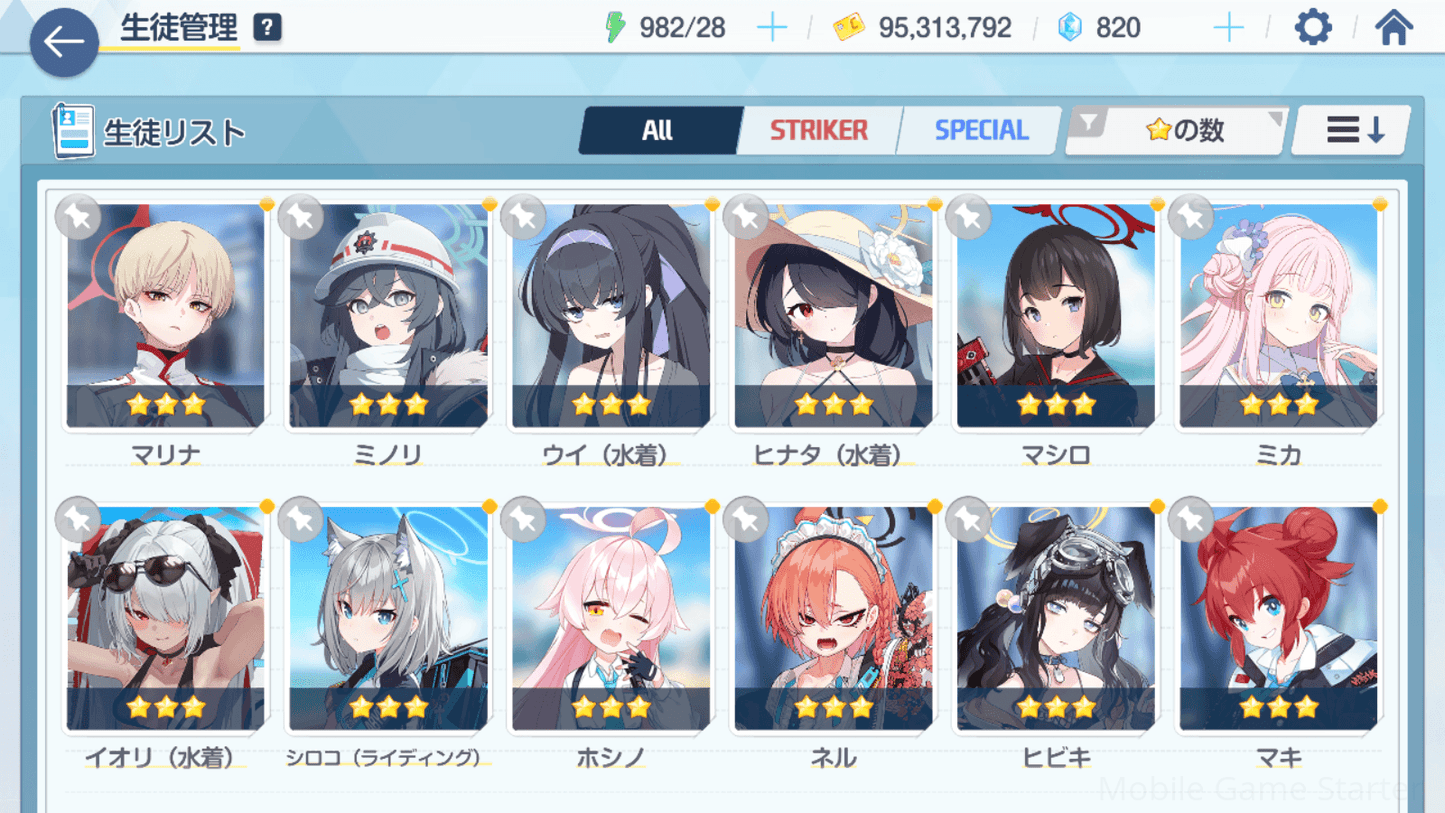Open the マキ student card
This screenshot has width=1445, height=813.
[x=1278, y=618]
